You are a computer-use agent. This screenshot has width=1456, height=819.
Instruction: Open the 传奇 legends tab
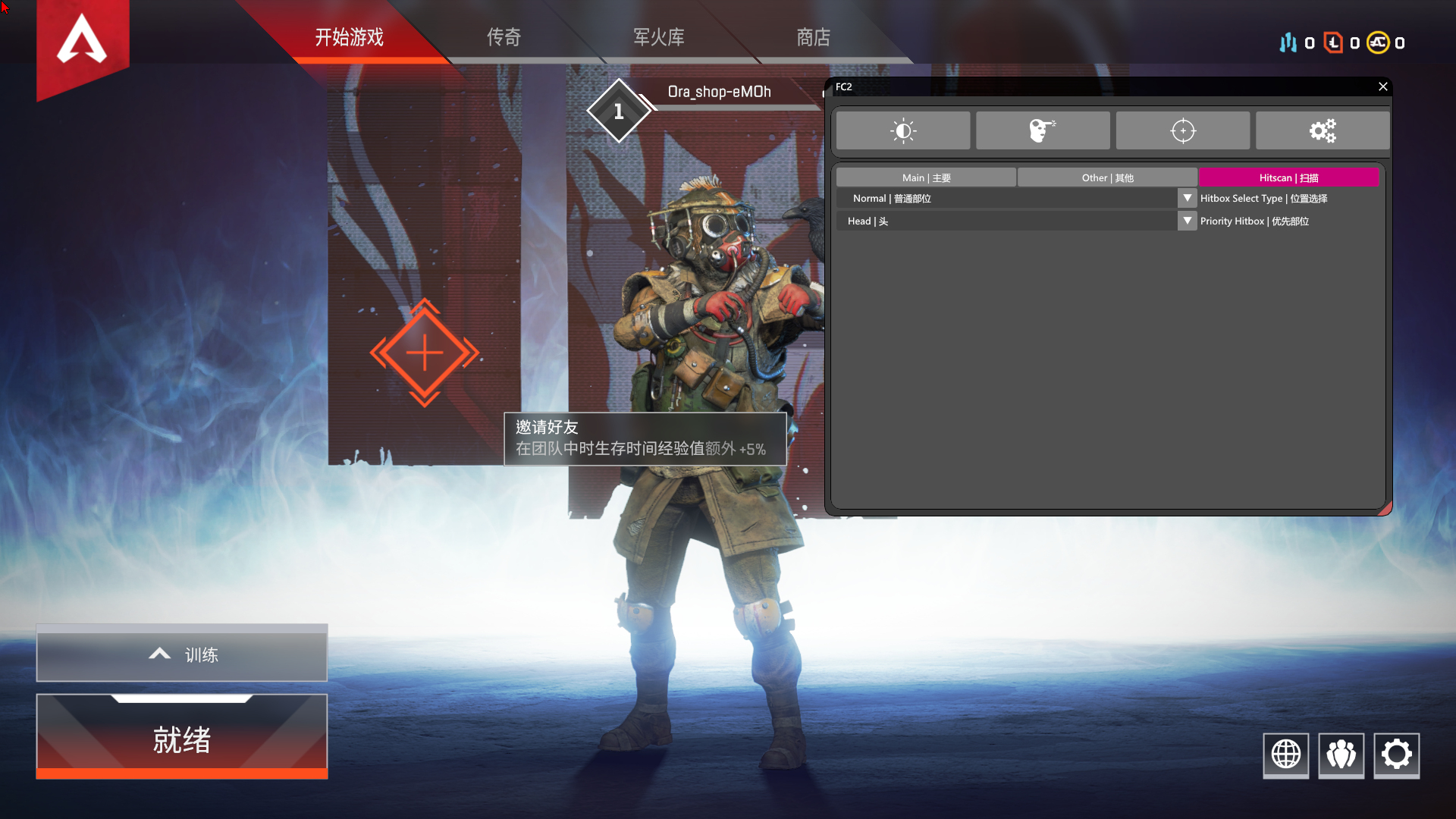[x=504, y=37]
